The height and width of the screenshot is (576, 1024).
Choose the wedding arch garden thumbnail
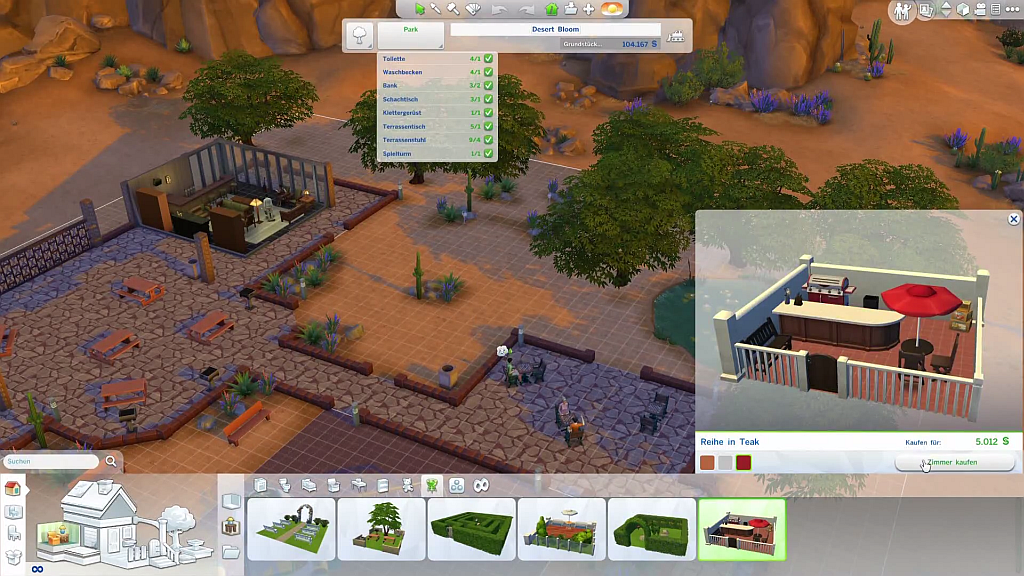coord(291,529)
